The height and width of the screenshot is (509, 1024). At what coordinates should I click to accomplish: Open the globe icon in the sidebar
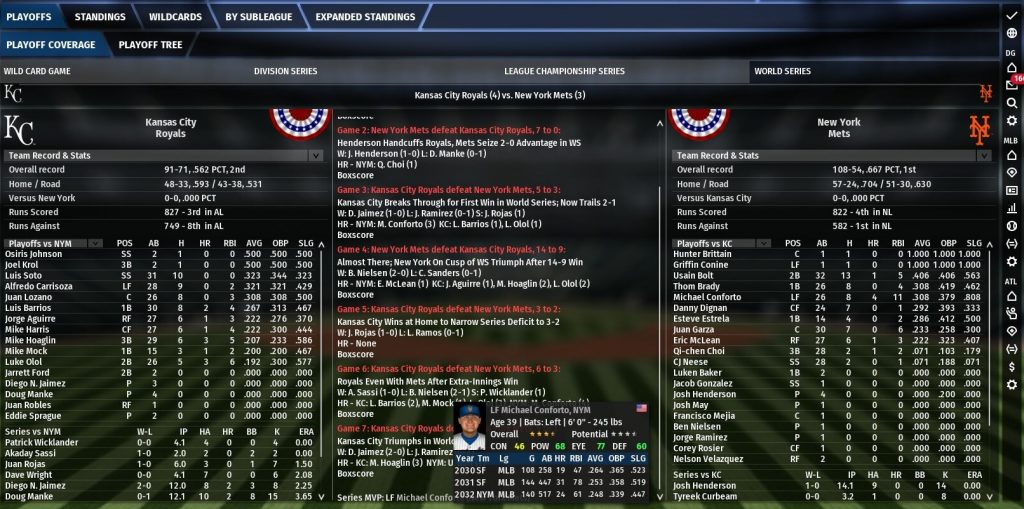[x=1012, y=33]
